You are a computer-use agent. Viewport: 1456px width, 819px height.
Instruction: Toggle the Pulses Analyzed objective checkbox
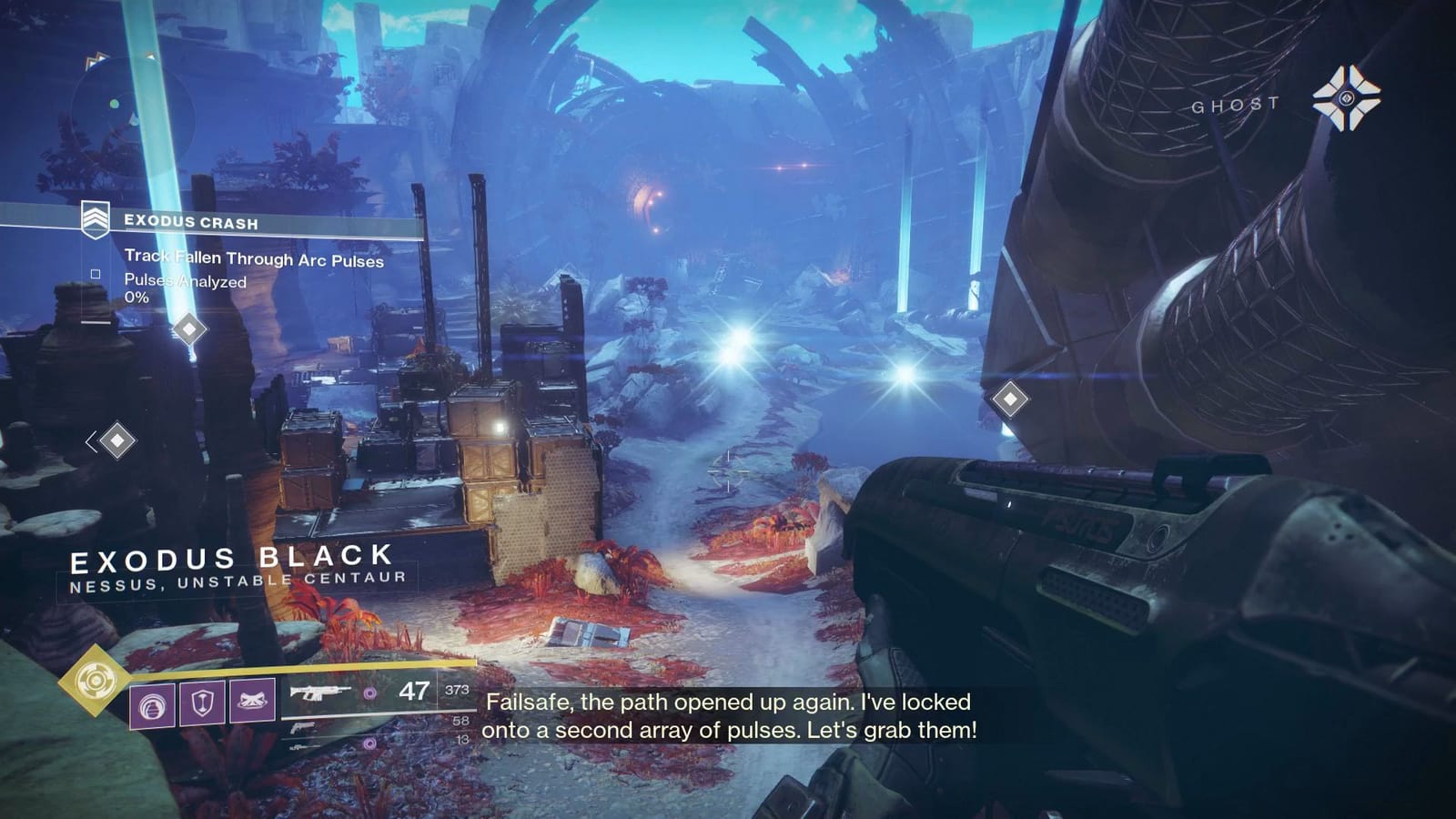(94, 273)
